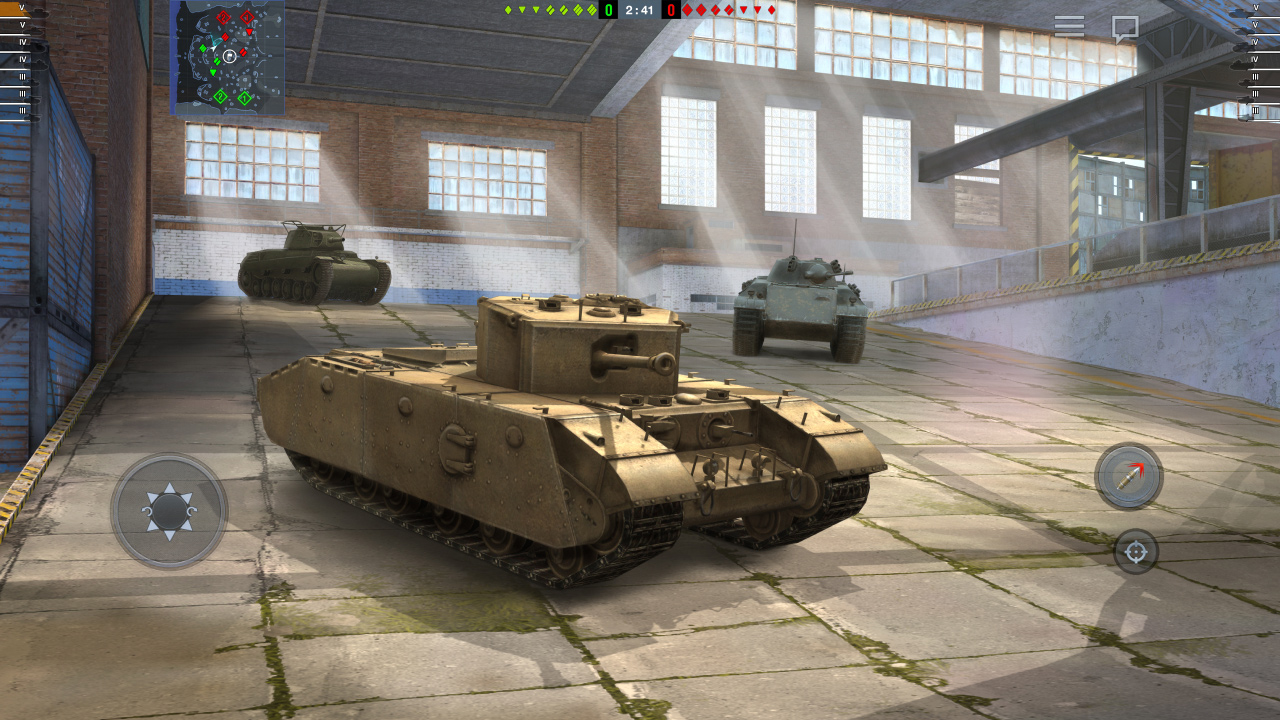Viewport: 1280px width, 720px height.
Task: Click a red triangle indicator in the top bar
Action: pyautogui.click(x=744, y=11)
